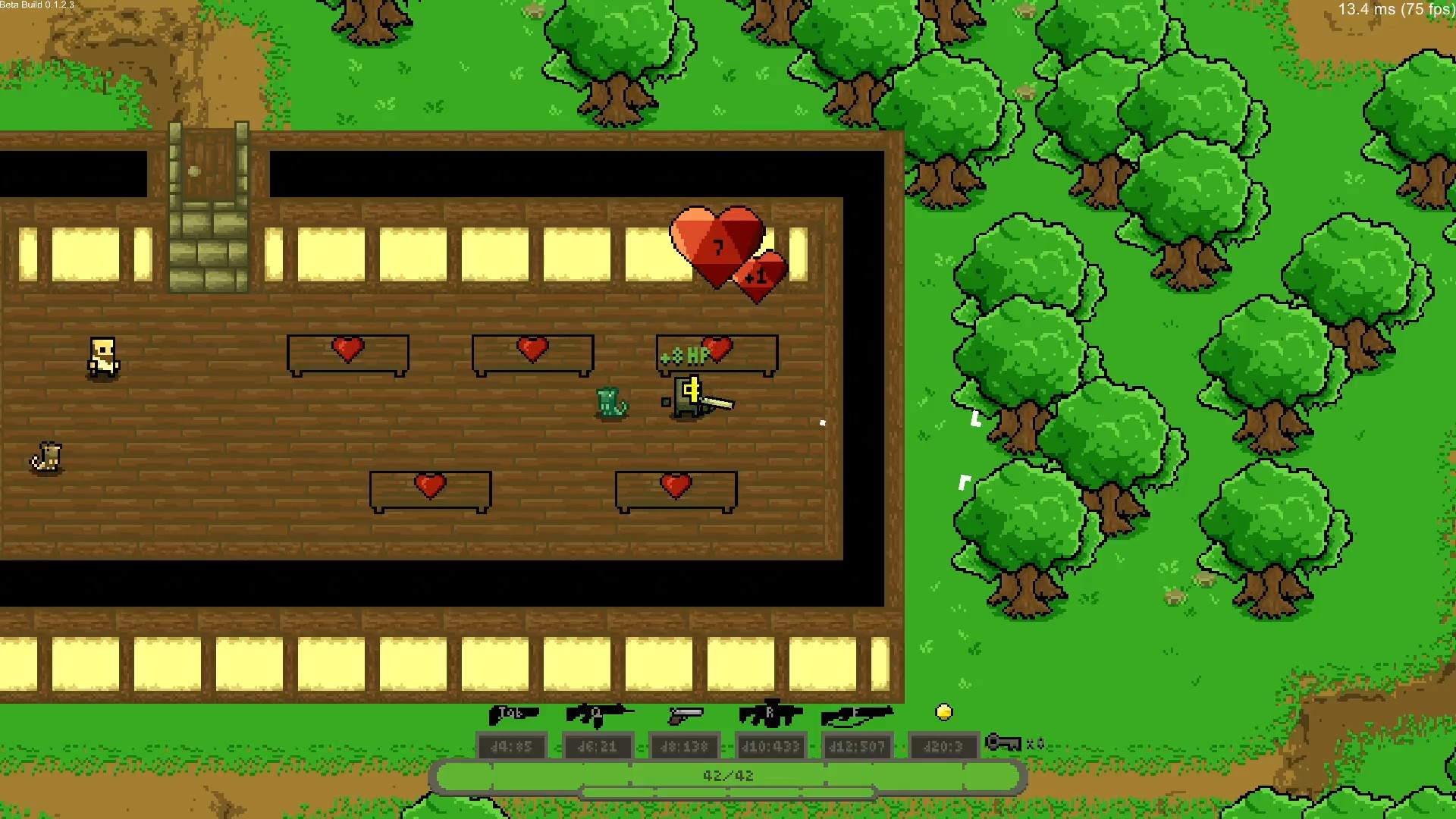Image resolution: width=1456 pixels, height=819 pixels.
Task: Click the d20:3 ammo counter box
Action: 943,745
